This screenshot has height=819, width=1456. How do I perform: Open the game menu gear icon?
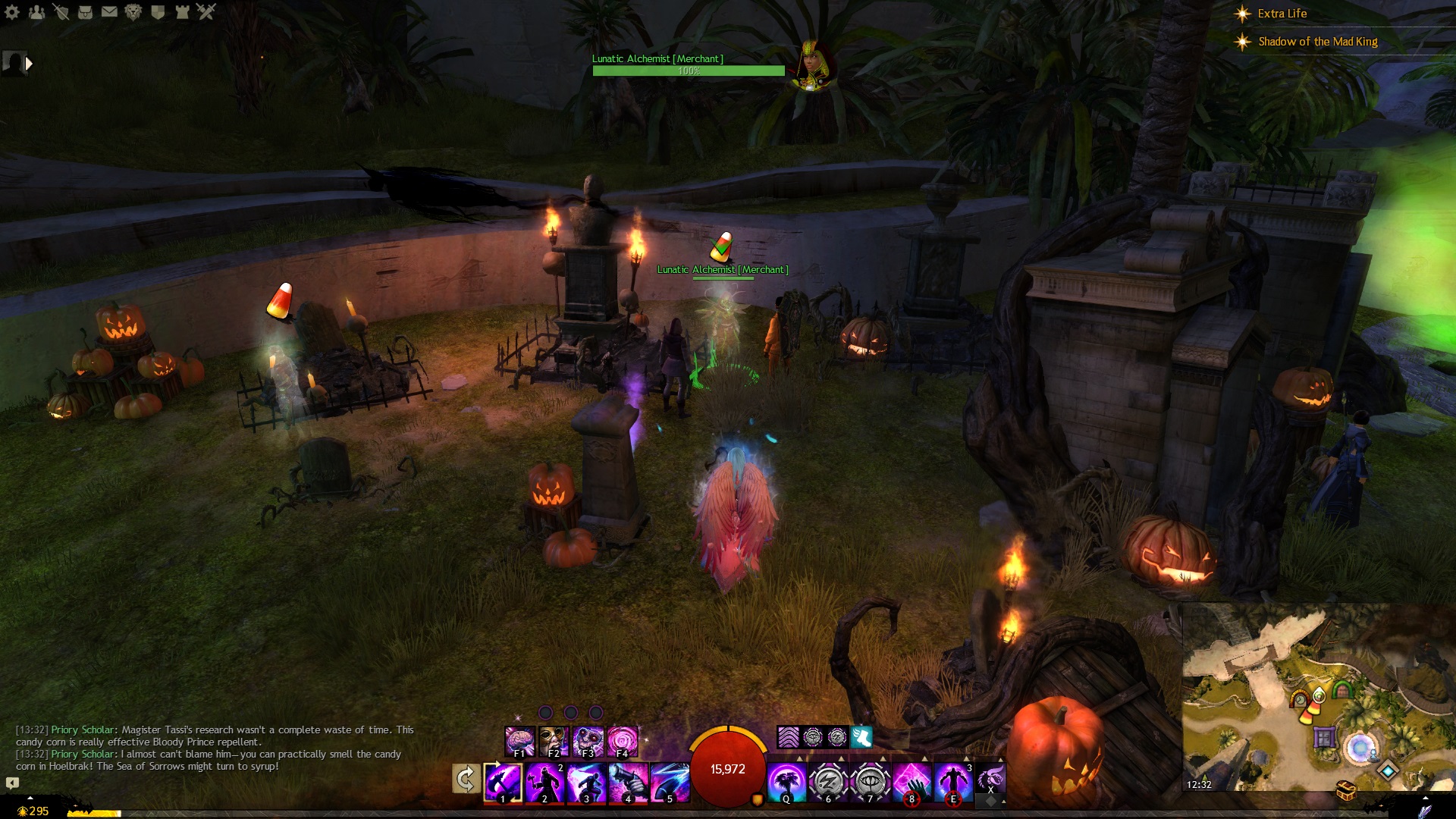pos(12,12)
